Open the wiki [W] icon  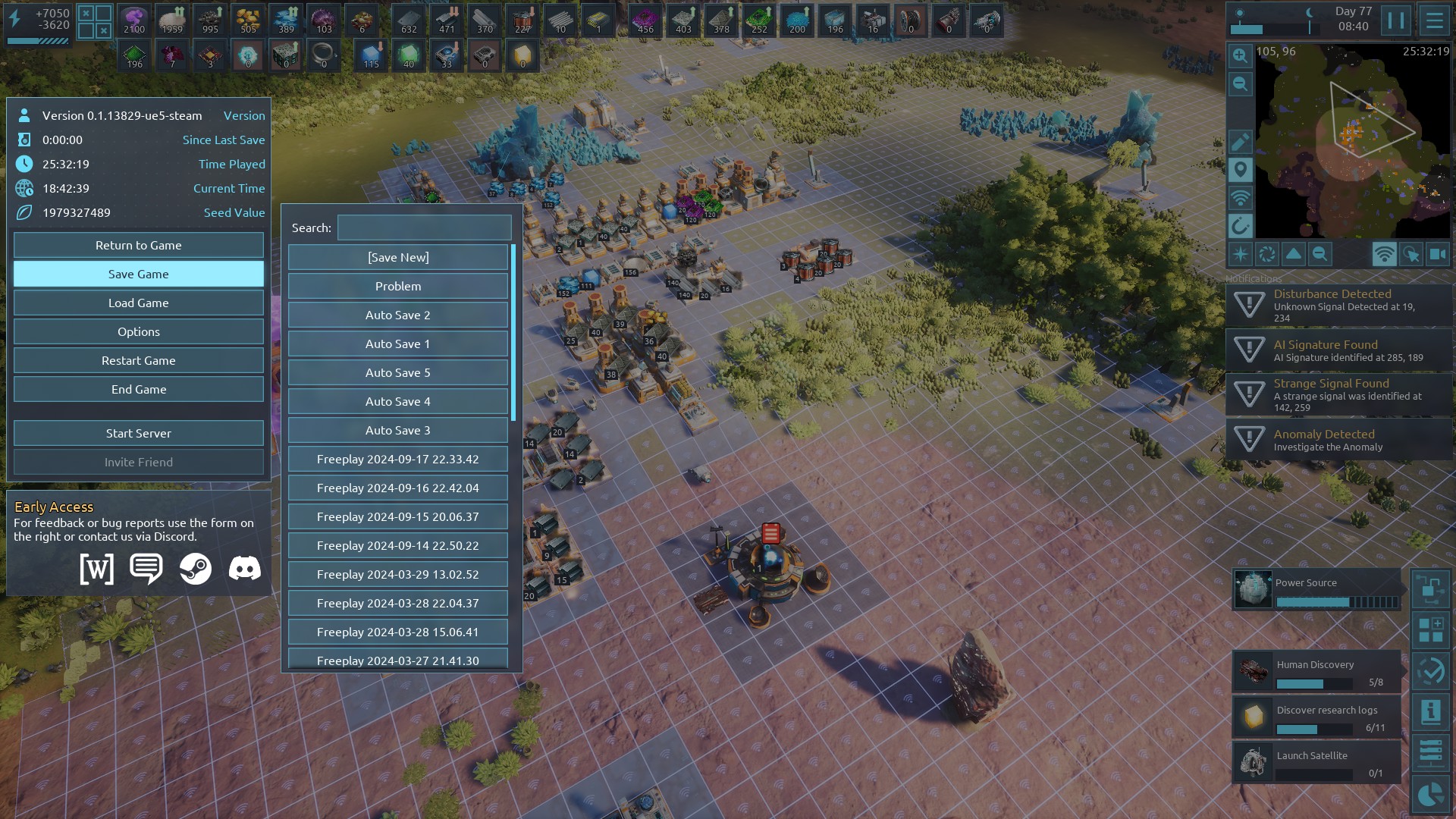[x=97, y=568]
